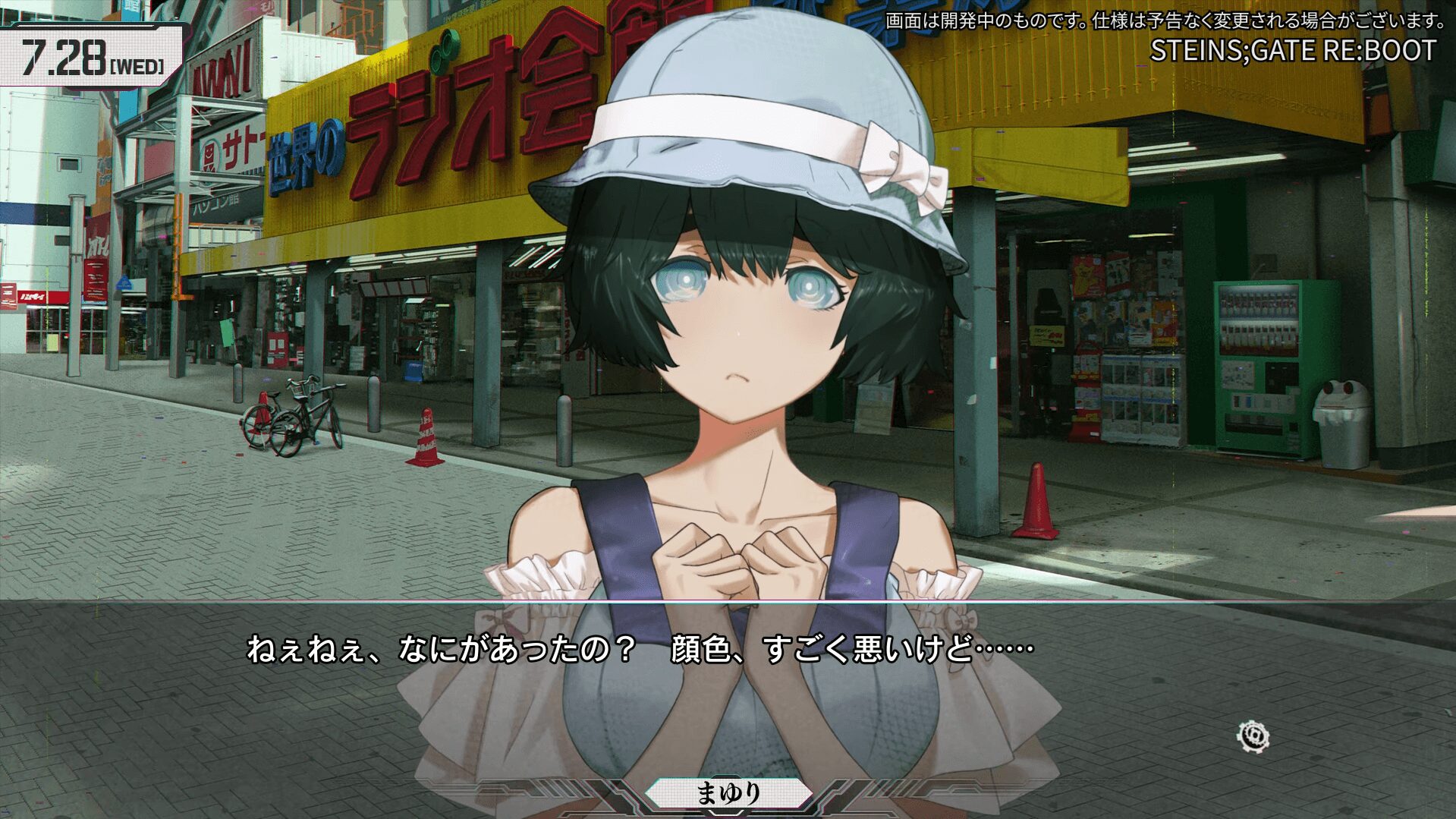
Task: Click the diamond-shaped name plate frame
Action: click(731, 792)
